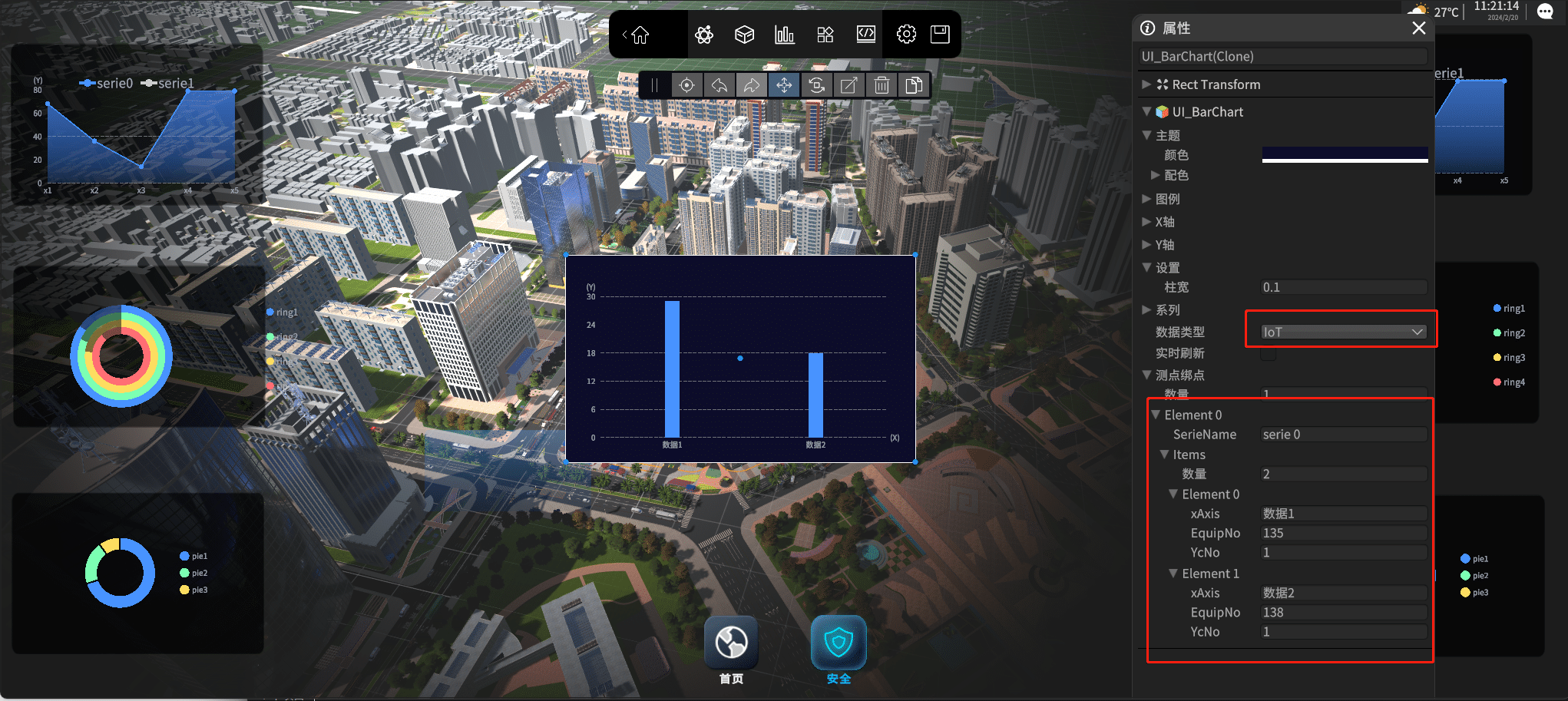Switch to the 安全 shield button
This screenshot has height=701, width=1568.
[839, 643]
